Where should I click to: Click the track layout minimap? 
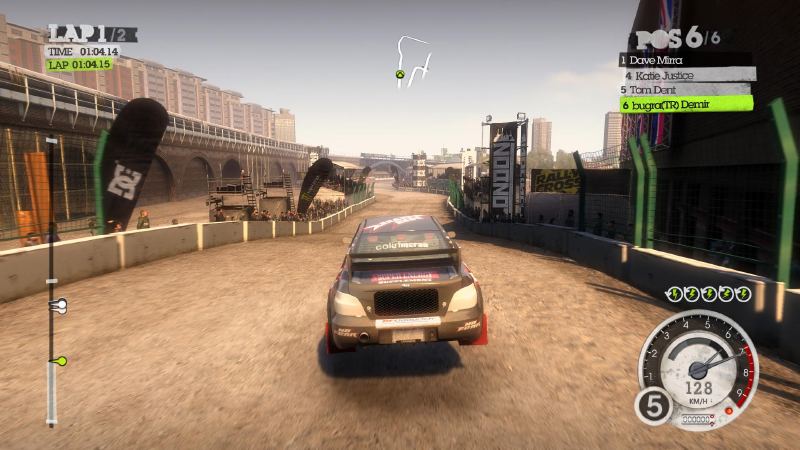coord(412,62)
